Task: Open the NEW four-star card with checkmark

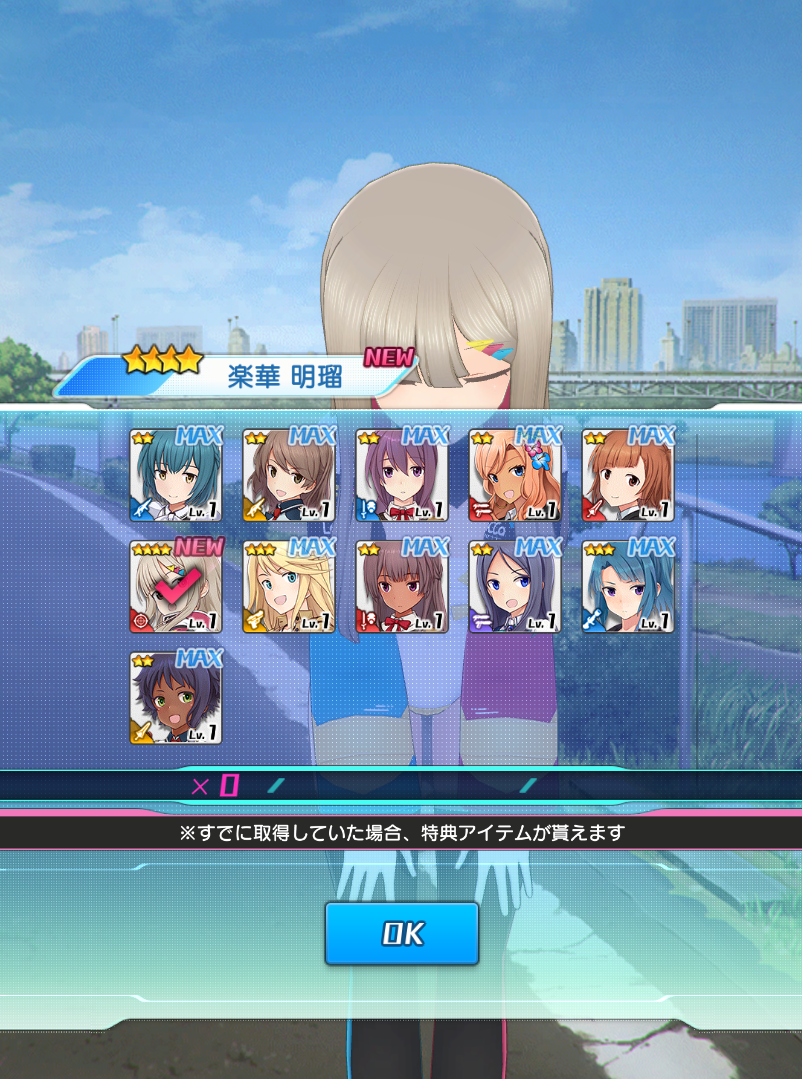Action: point(176,587)
